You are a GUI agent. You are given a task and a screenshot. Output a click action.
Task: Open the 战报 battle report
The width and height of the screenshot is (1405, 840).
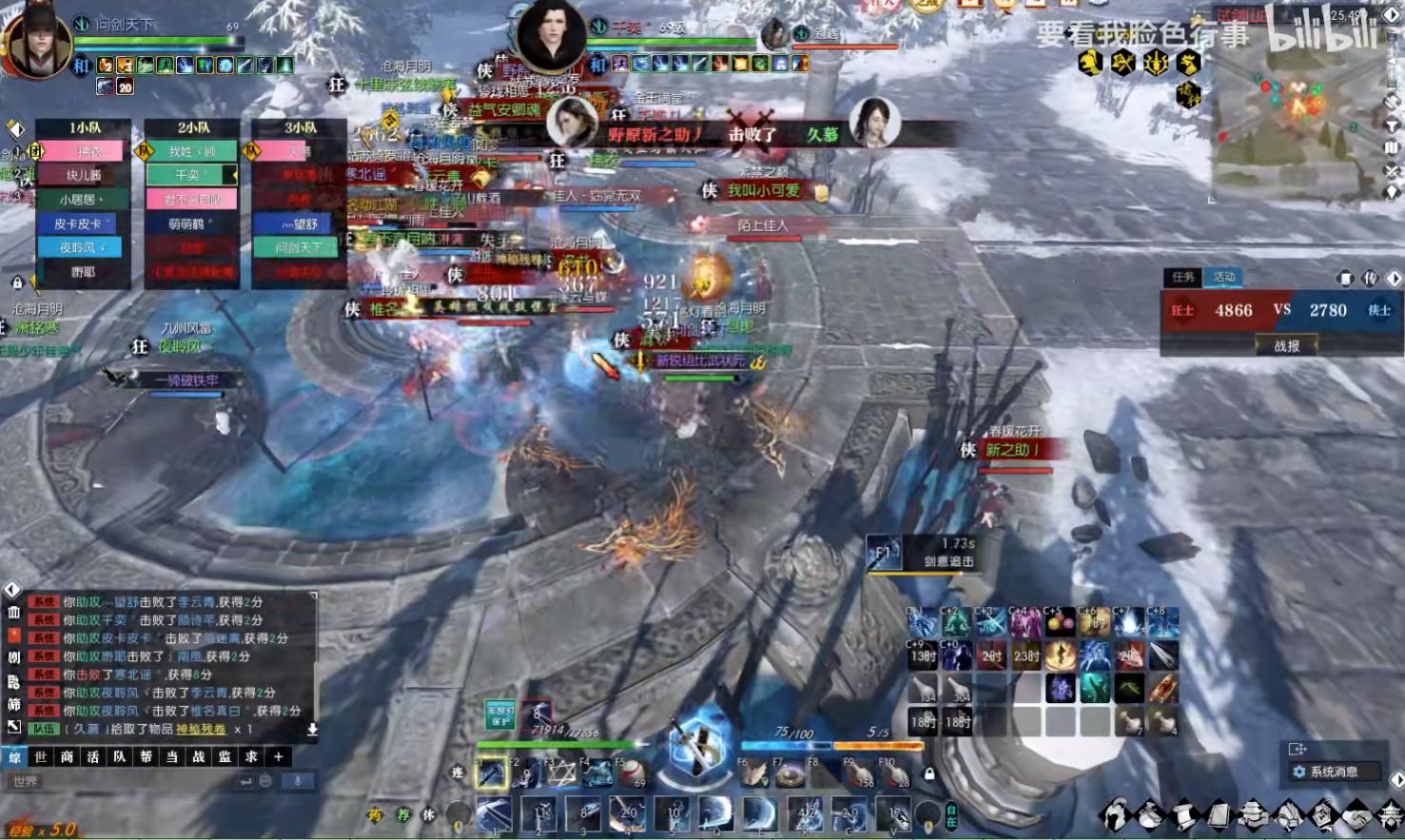1286,346
